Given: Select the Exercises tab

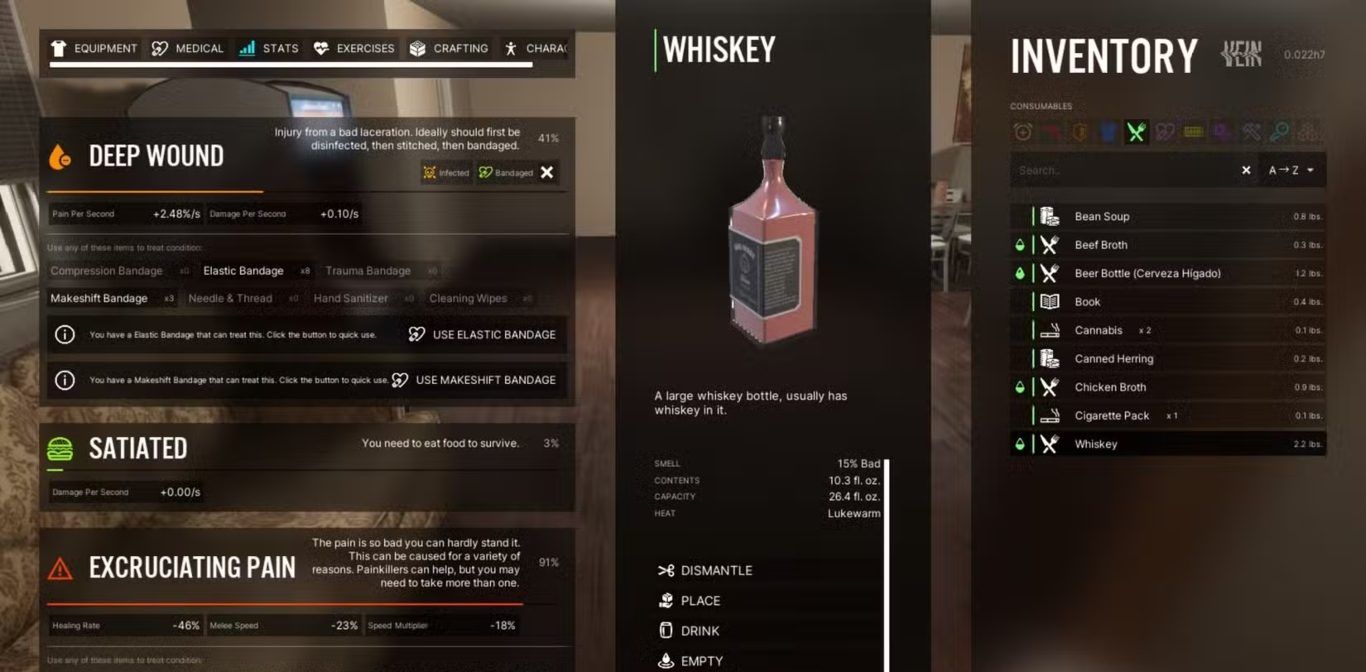Looking at the screenshot, I should point(354,48).
